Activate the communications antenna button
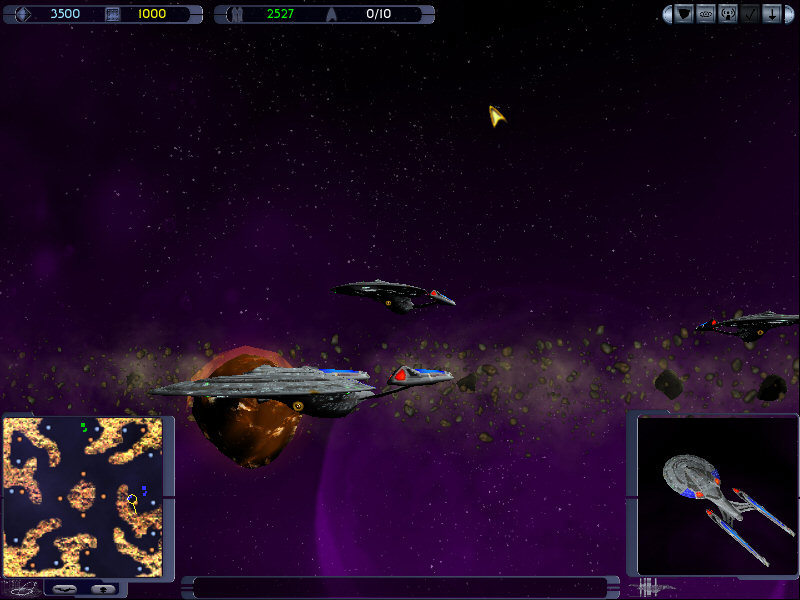The width and height of the screenshot is (800, 600). [x=728, y=14]
